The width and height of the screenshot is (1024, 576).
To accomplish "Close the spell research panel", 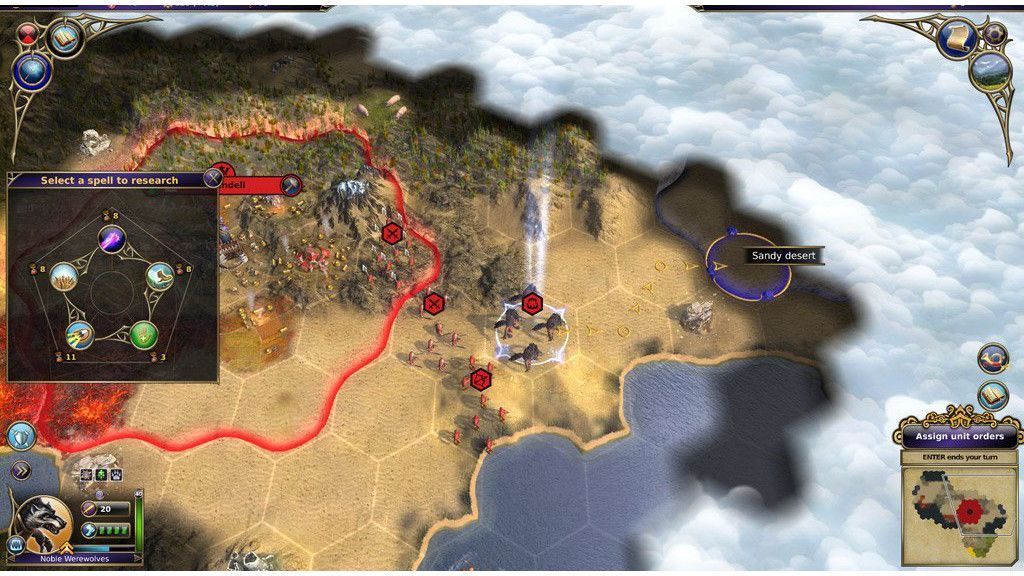I will (212, 179).
